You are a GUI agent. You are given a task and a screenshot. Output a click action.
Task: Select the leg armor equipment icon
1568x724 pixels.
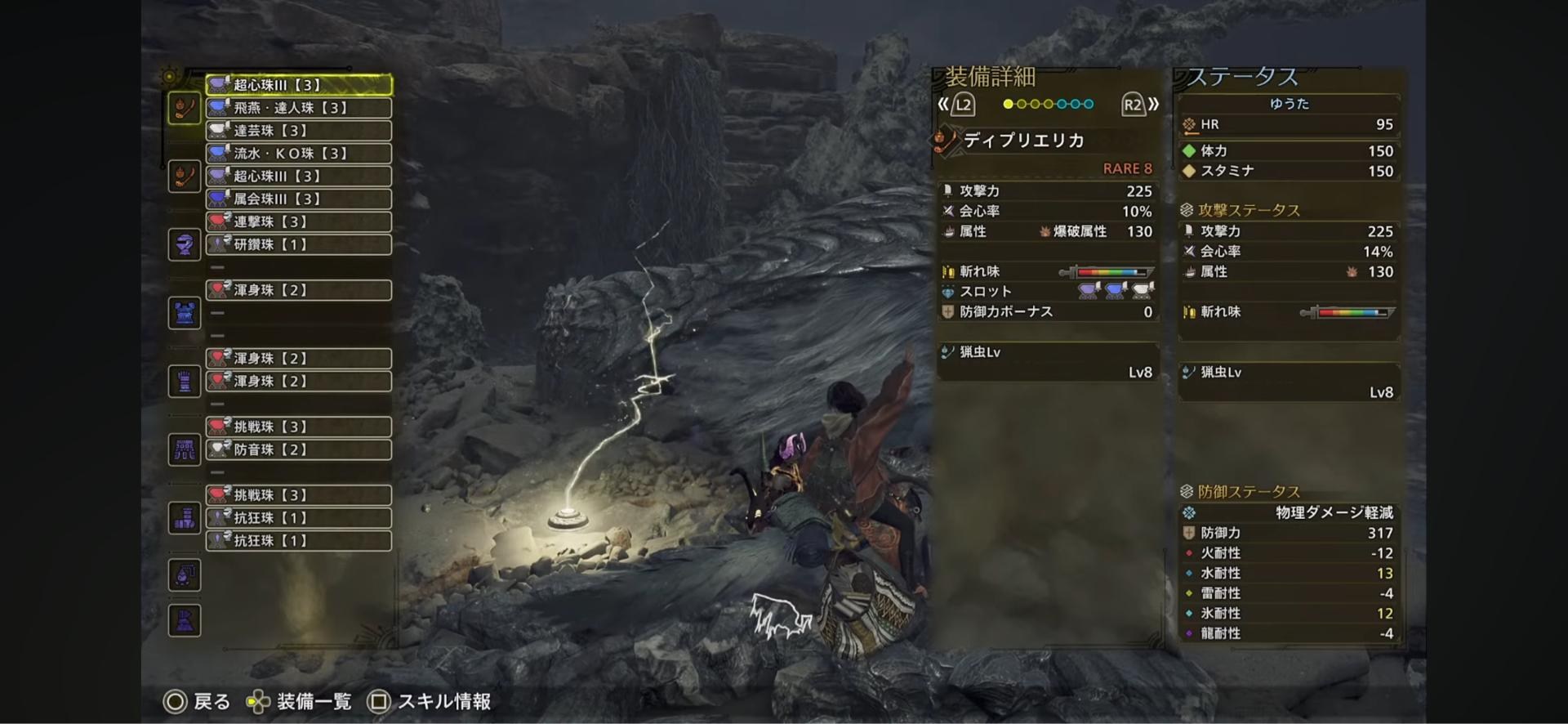(184, 517)
